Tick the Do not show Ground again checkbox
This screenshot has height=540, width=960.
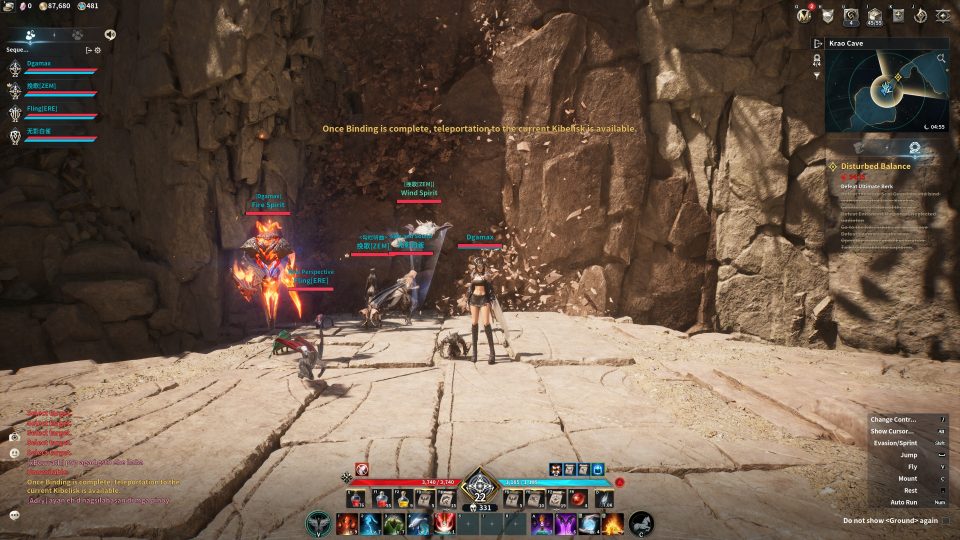point(945,520)
